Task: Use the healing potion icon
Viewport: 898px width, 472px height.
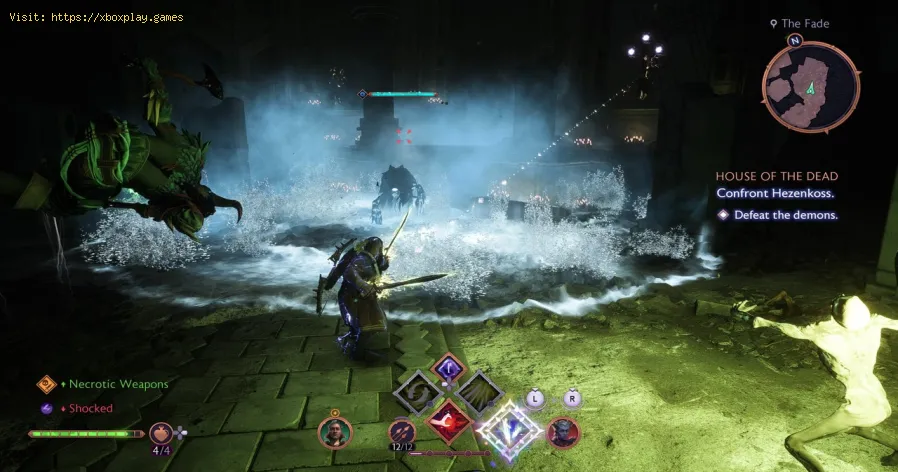Action: (161, 432)
